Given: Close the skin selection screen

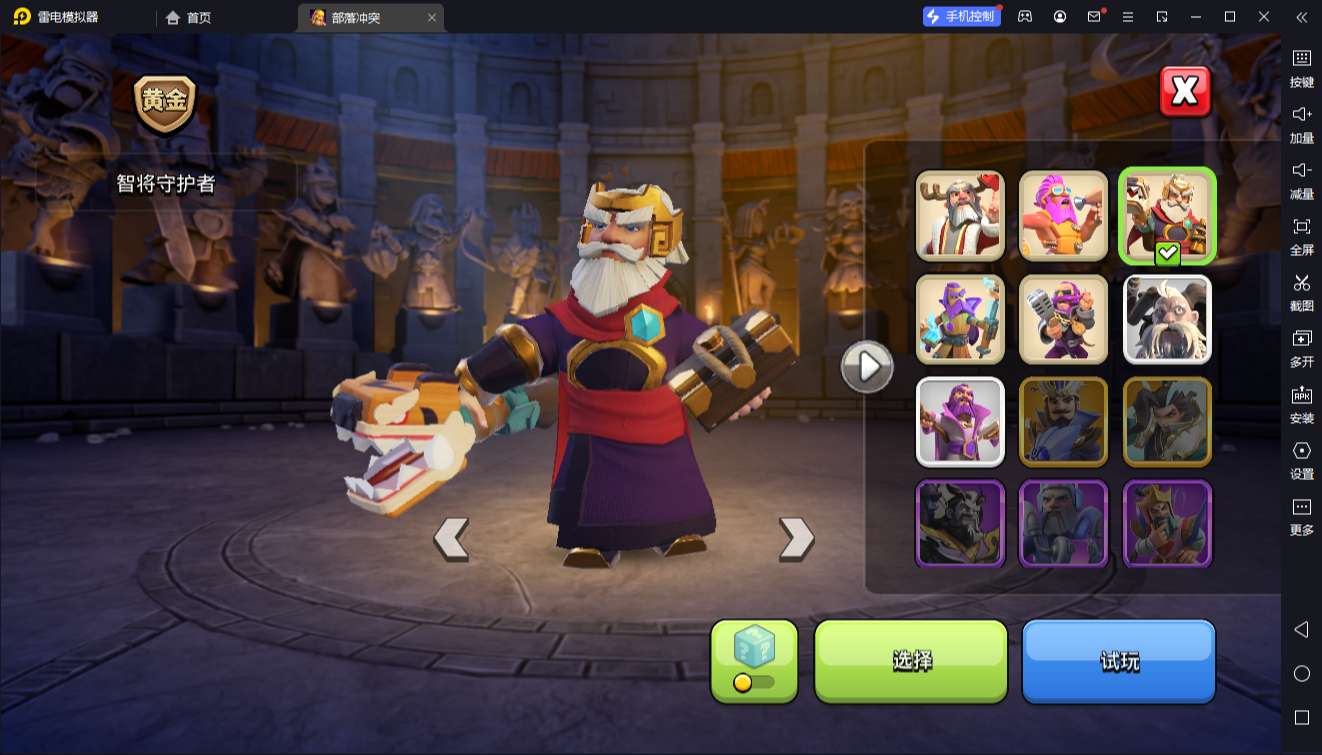Looking at the screenshot, I should tap(1185, 92).
